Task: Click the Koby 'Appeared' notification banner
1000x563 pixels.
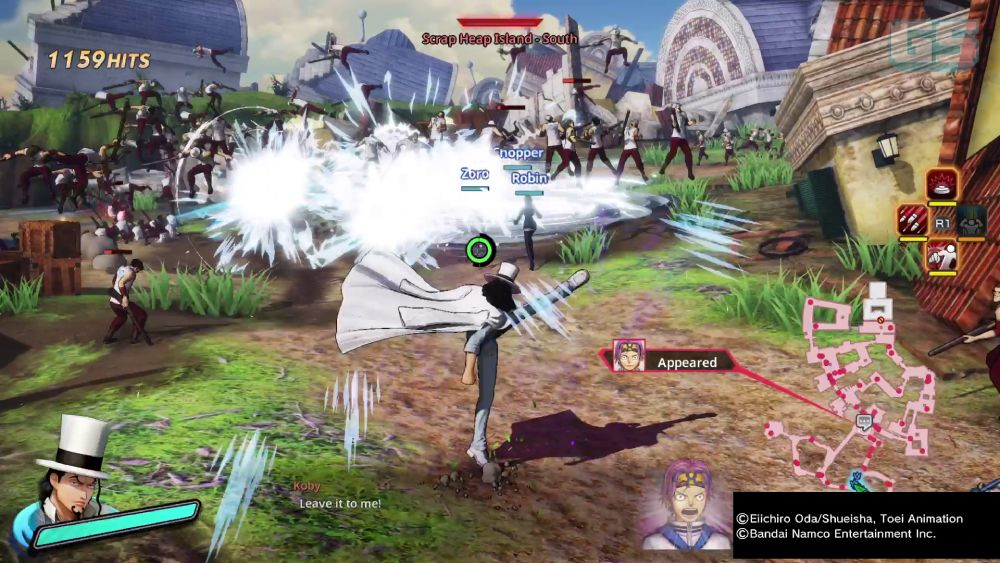Action: 670,361
